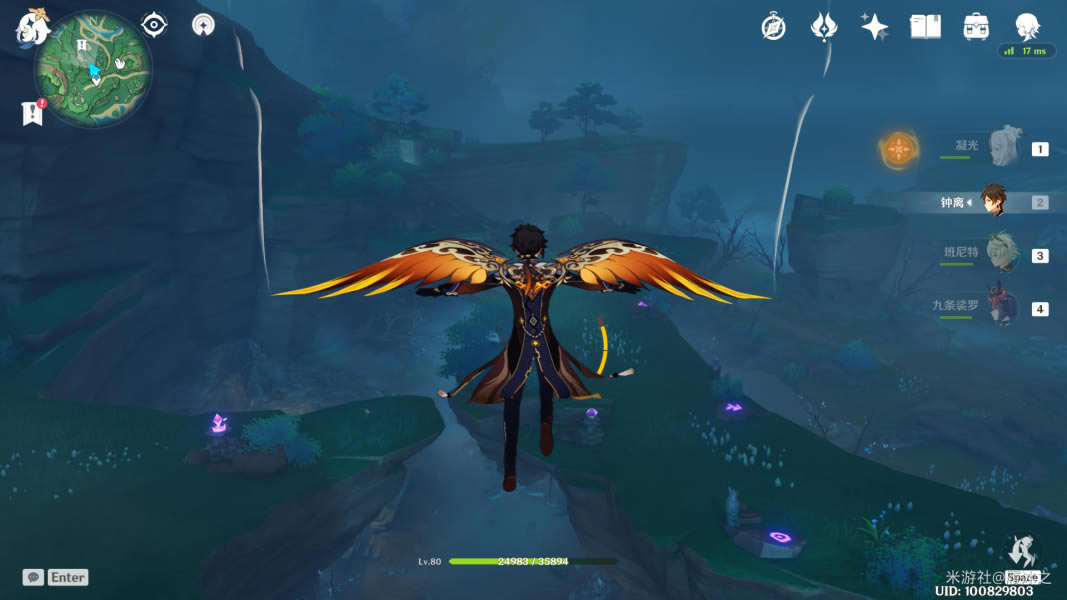Click the orange geo construct skill icon
Viewport: 1067px width, 600px height.
point(899,150)
